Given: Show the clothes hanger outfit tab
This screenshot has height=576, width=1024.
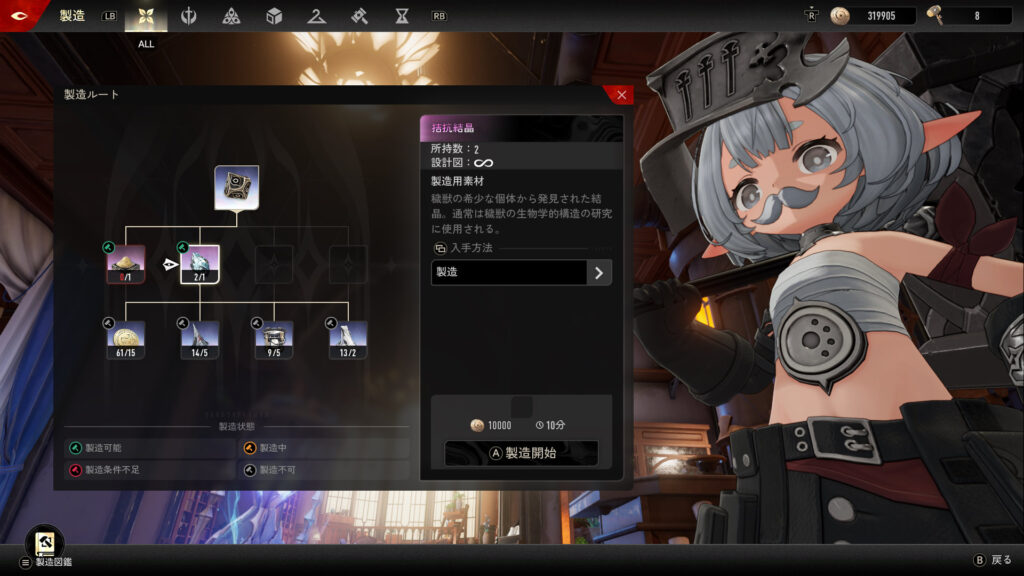Looking at the screenshot, I should [x=317, y=16].
